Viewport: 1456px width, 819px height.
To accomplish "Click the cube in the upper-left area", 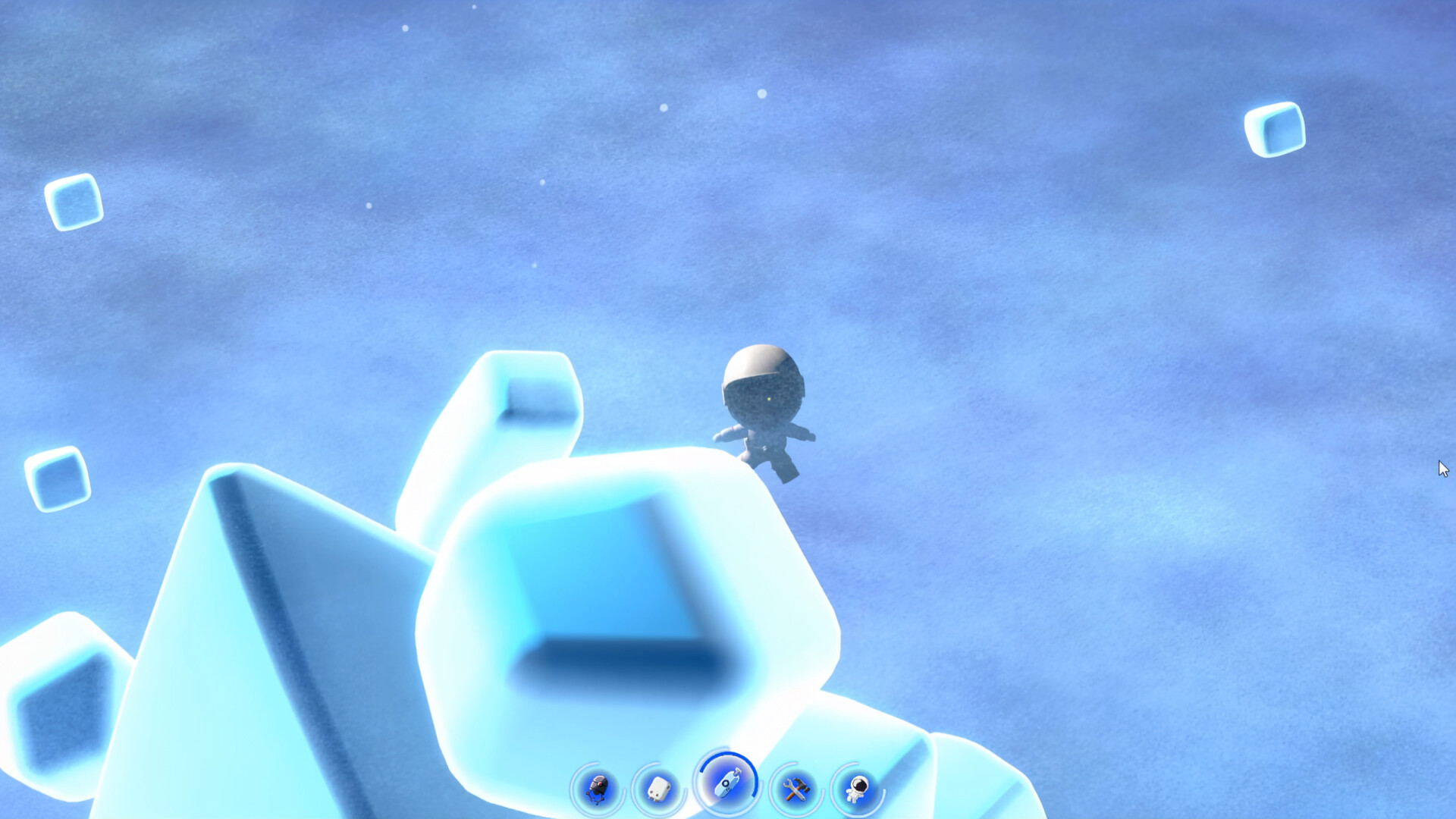I will point(74,202).
